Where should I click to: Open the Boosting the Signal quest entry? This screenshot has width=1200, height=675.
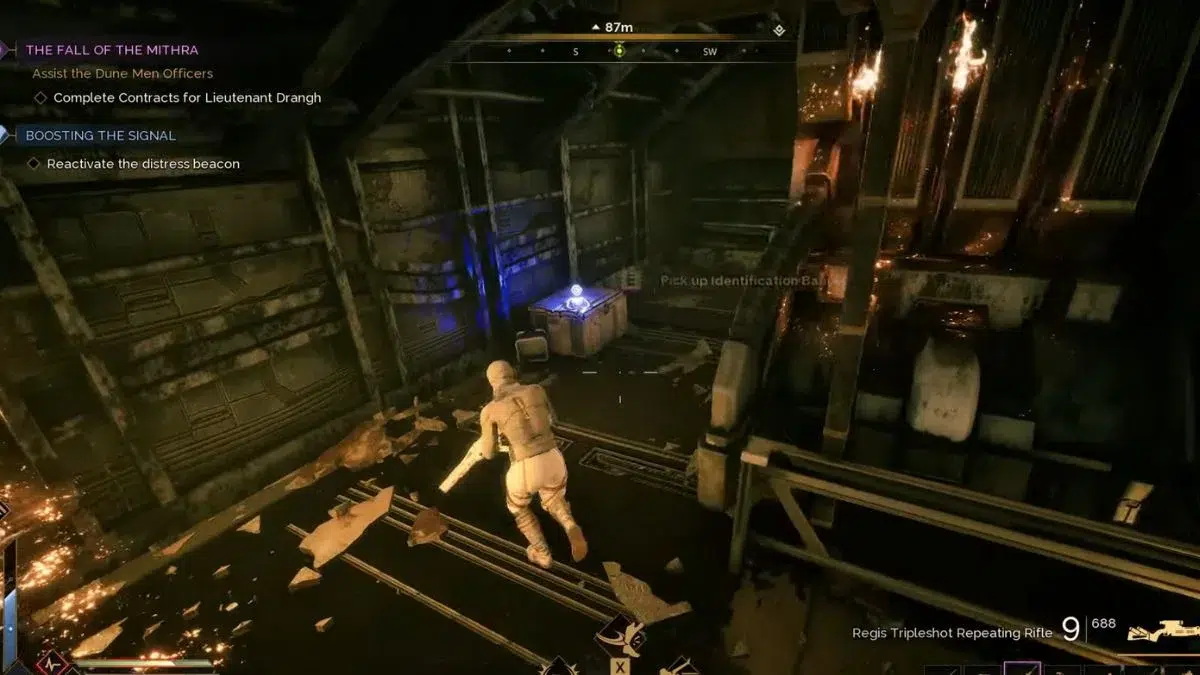click(100, 135)
